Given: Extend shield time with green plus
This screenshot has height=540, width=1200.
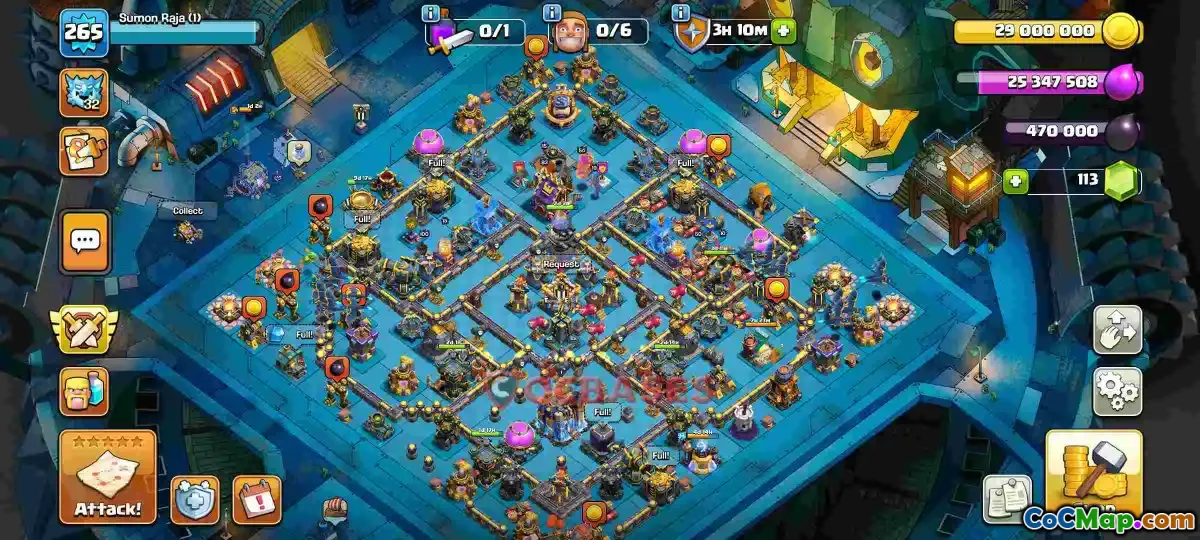Looking at the screenshot, I should click(783, 31).
